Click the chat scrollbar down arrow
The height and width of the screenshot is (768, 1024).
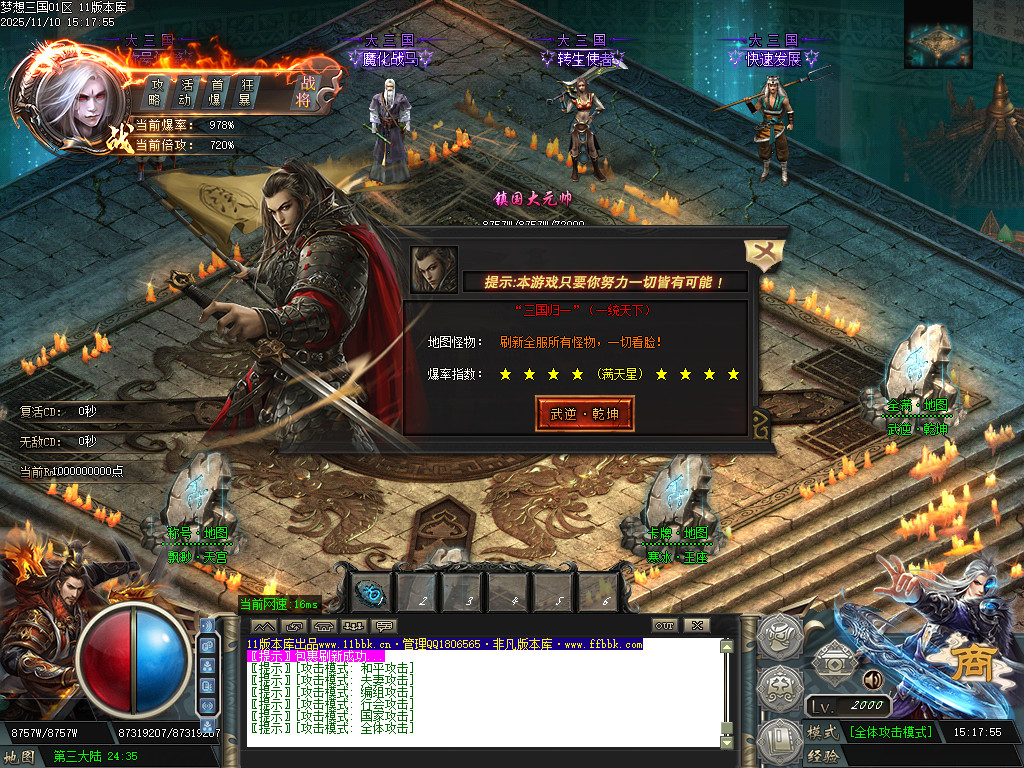pos(727,741)
